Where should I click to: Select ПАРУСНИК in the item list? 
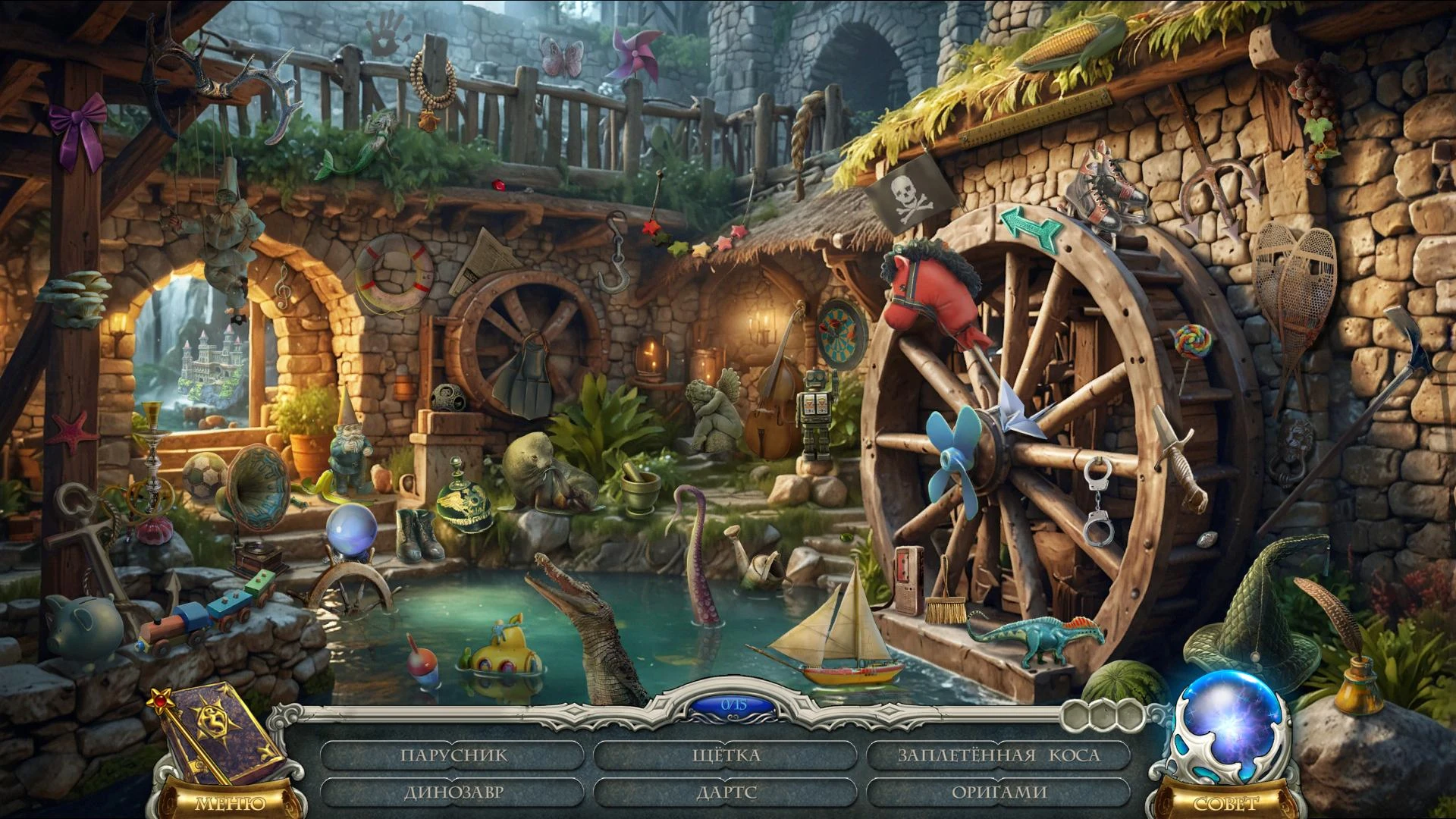click(x=453, y=755)
